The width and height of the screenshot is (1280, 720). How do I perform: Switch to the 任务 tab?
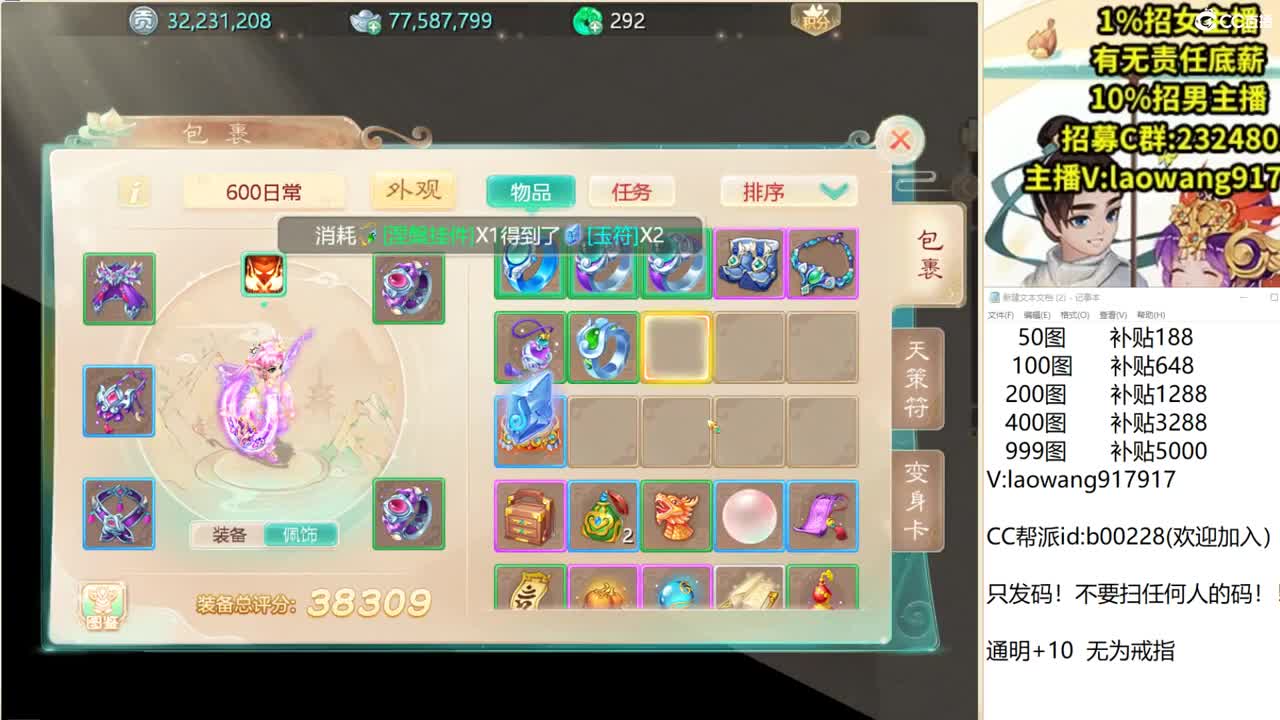click(x=633, y=189)
